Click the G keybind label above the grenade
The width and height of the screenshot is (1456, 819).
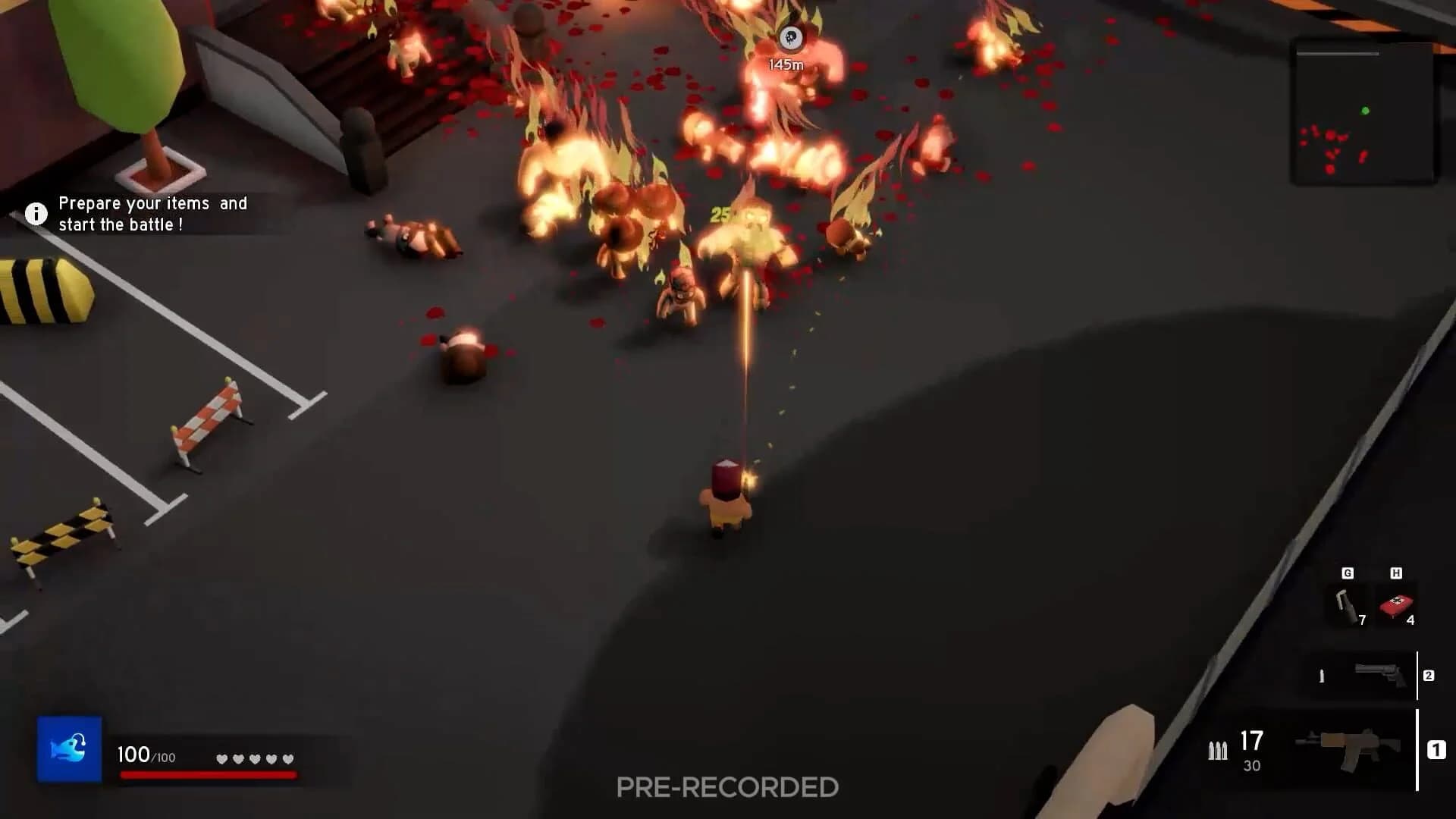pyautogui.click(x=1348, y=574)
